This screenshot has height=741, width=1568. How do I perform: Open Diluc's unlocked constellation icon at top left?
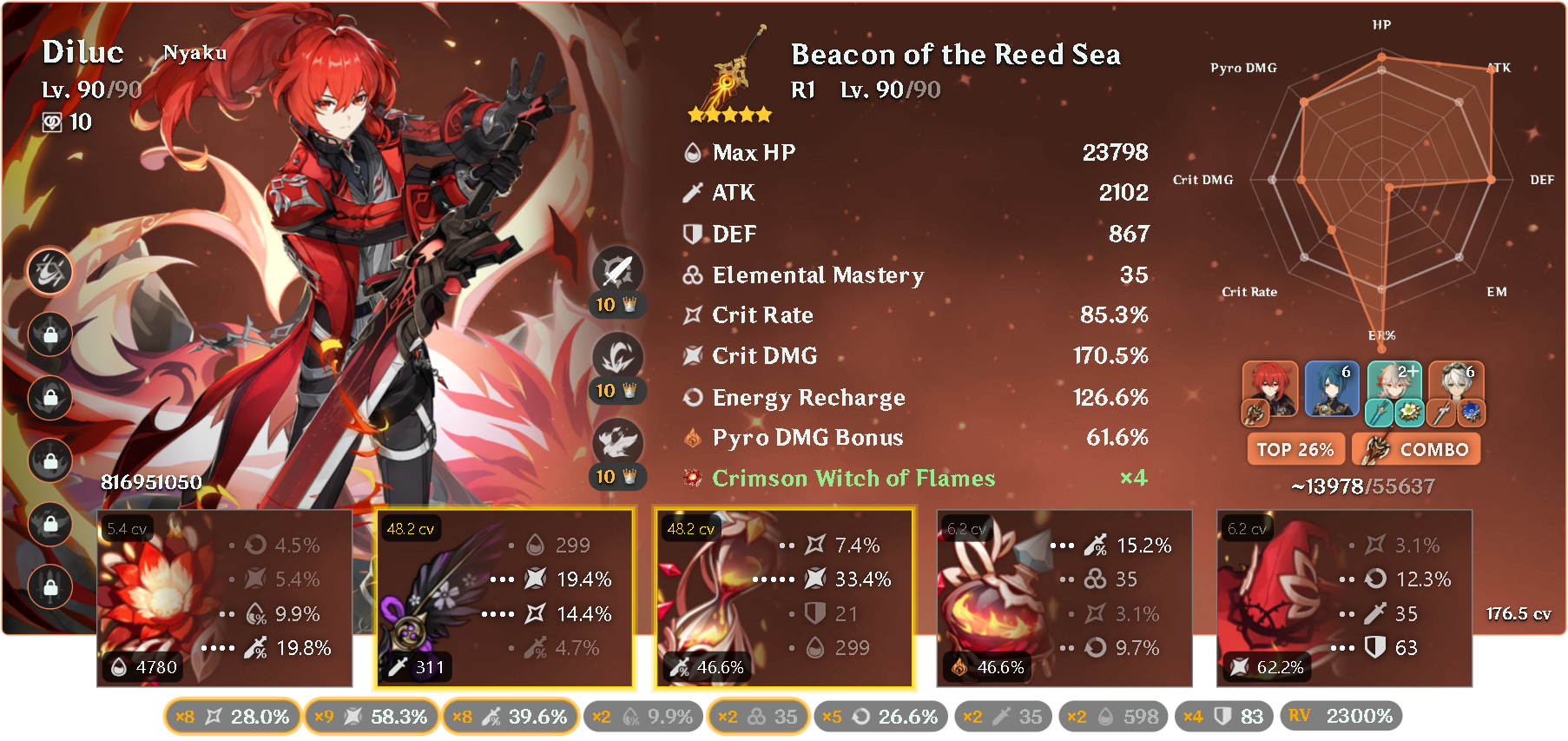[x=49, y=272]
